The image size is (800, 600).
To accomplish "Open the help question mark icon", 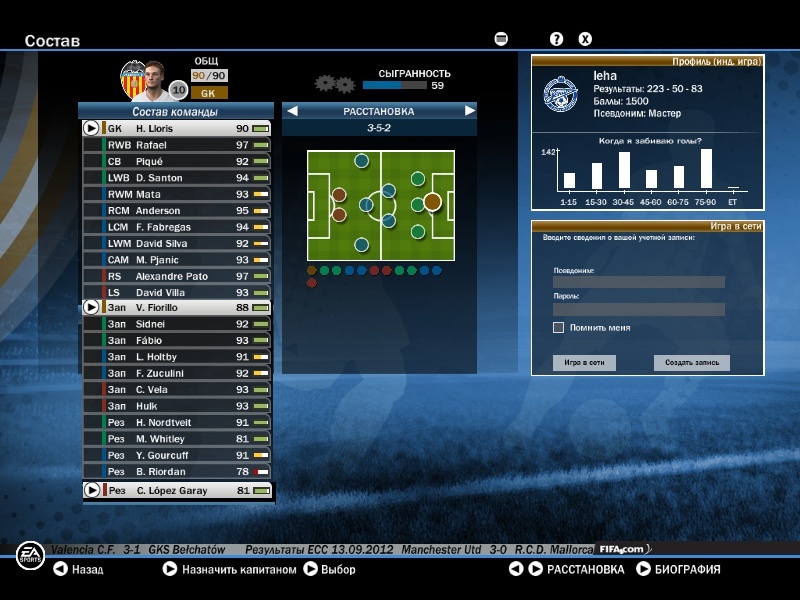I will 557,39.
